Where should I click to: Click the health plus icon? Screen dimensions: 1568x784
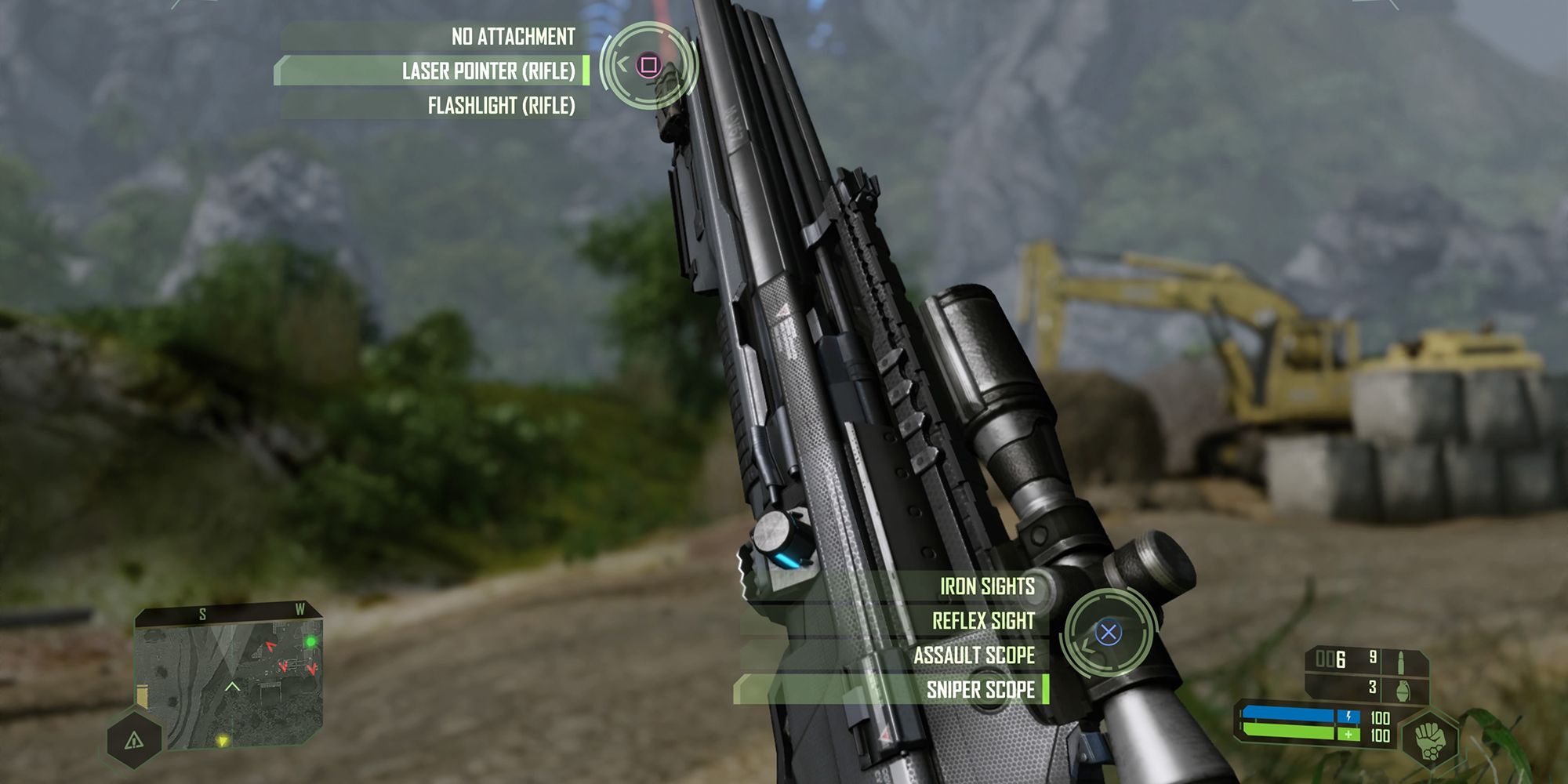click(x=1348, y=735)
